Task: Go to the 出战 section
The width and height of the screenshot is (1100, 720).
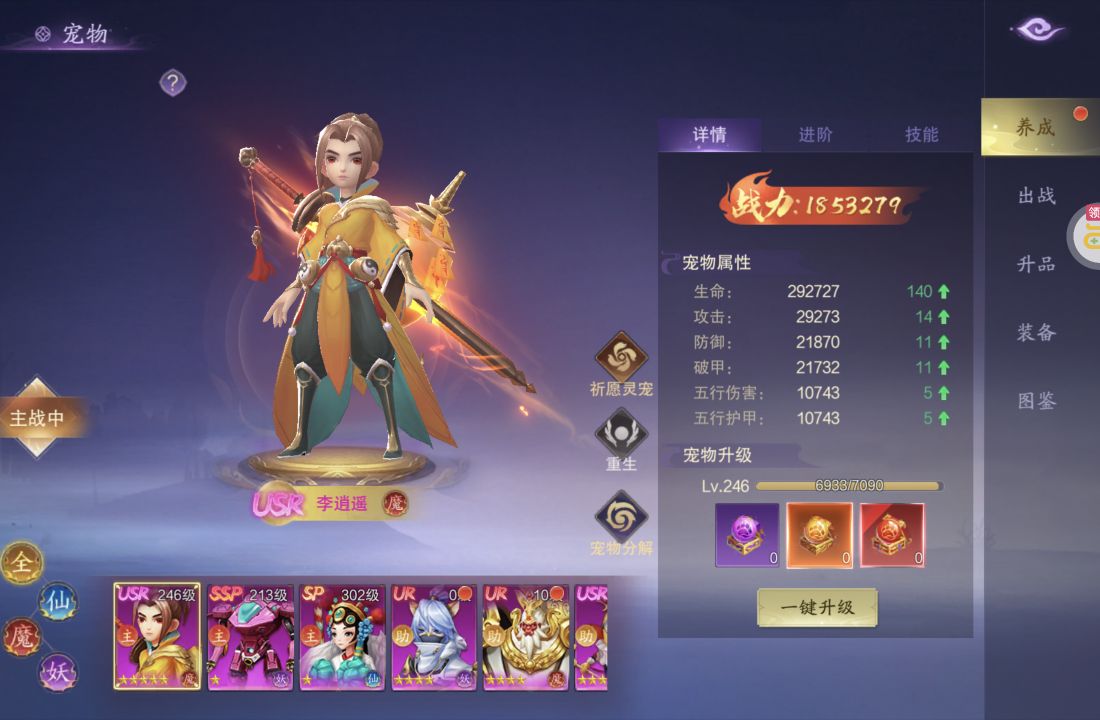Action: coord(1036,196)
